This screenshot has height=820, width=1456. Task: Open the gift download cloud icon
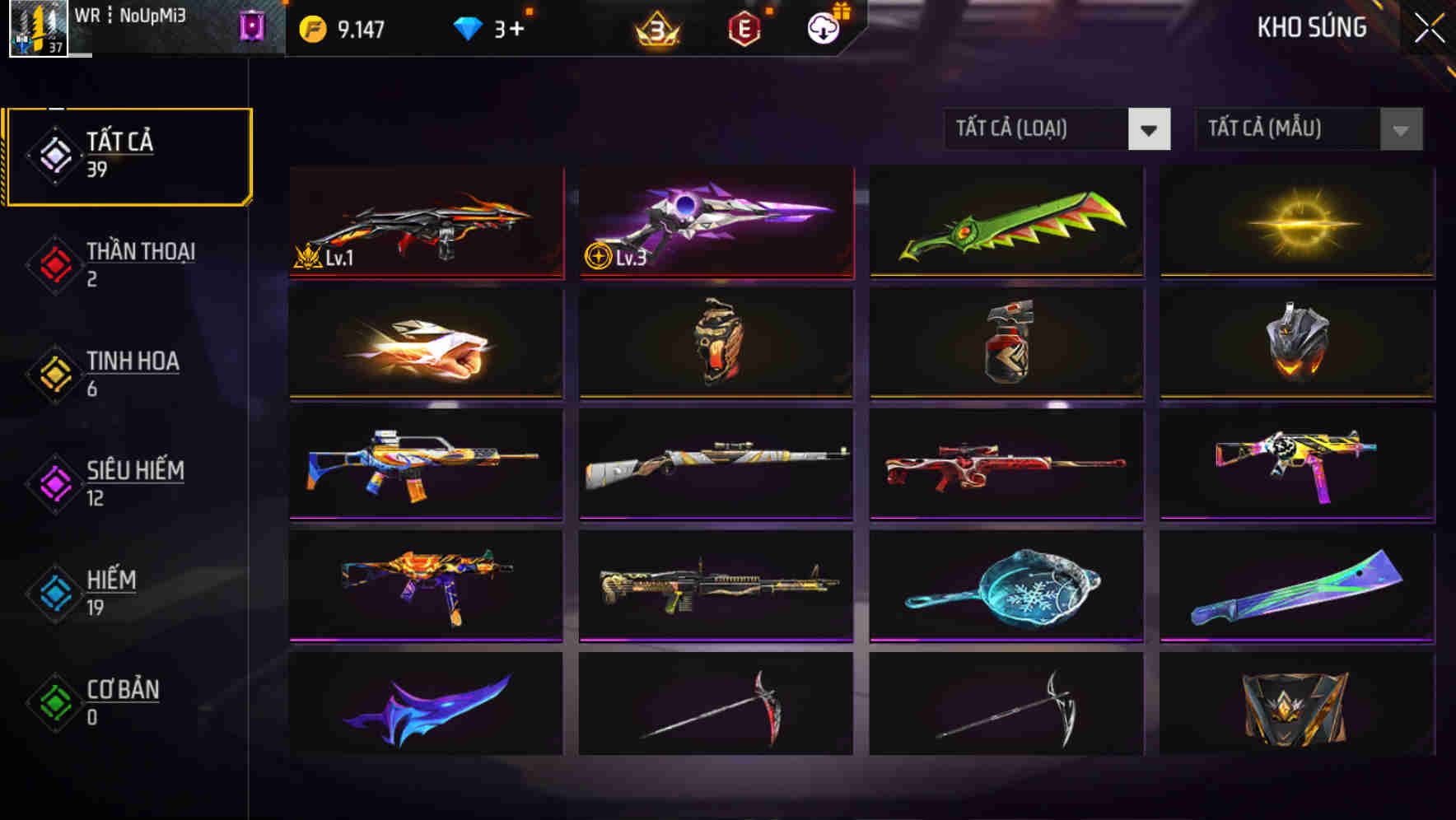[824, 27]
